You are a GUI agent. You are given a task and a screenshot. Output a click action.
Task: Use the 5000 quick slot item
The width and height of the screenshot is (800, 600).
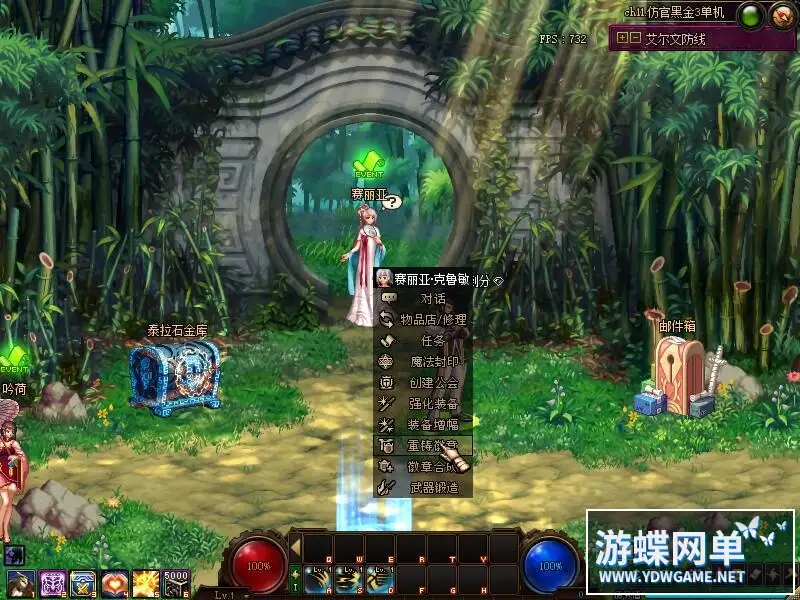tap(176, 582)
